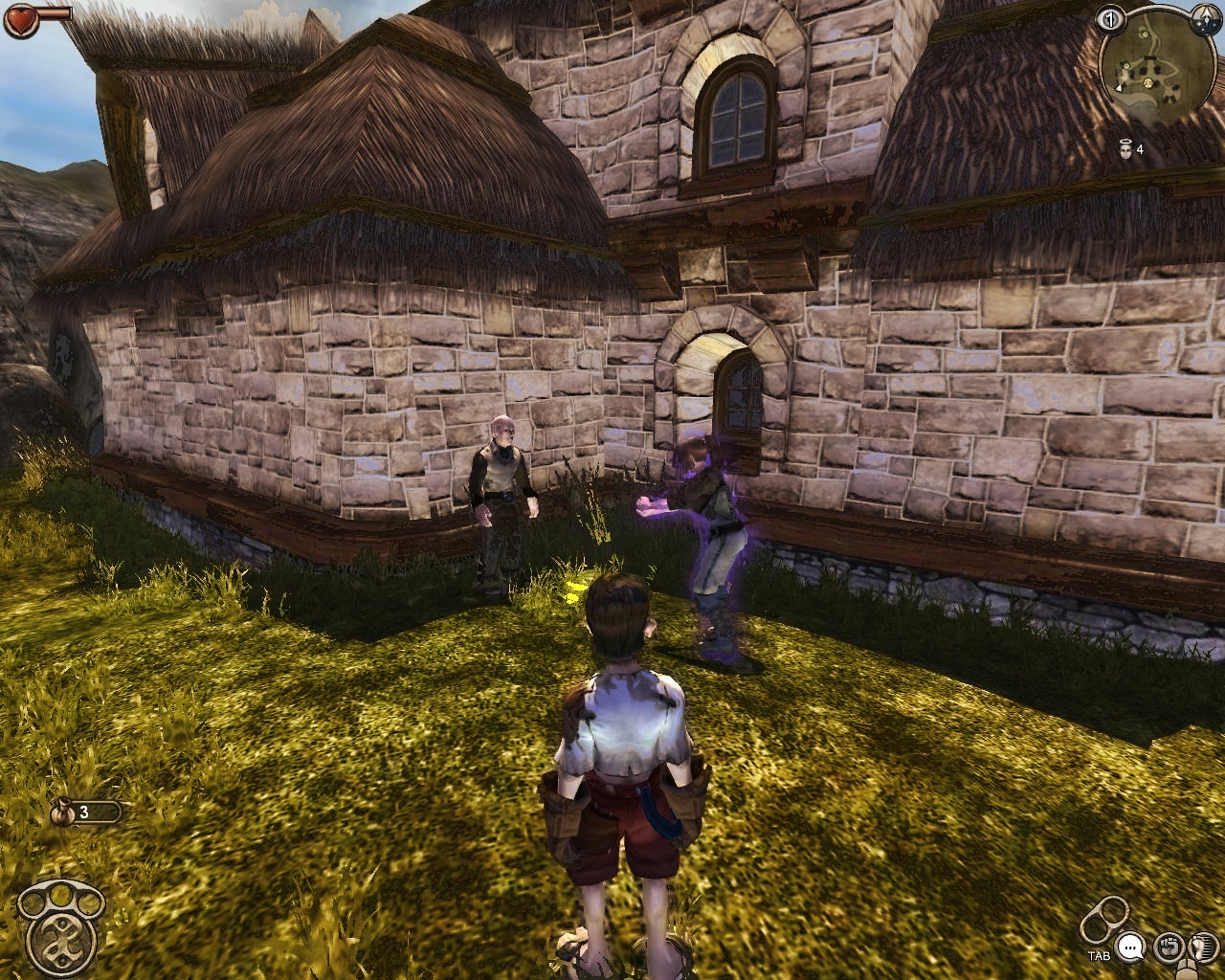Click the halo face good deeds icon
1225x980 pixels.
click(x=1125, y=148)
